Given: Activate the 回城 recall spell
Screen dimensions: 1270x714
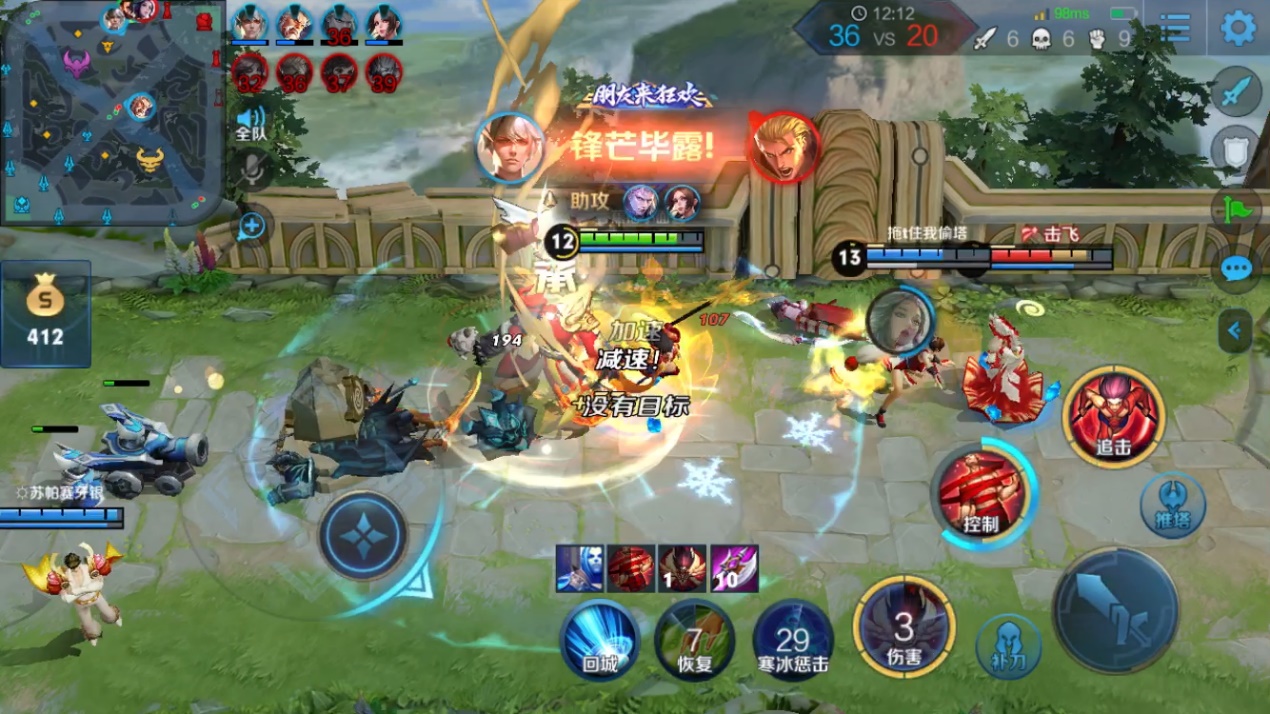Looking at the screenshot, I should click(x=600, y=640).
